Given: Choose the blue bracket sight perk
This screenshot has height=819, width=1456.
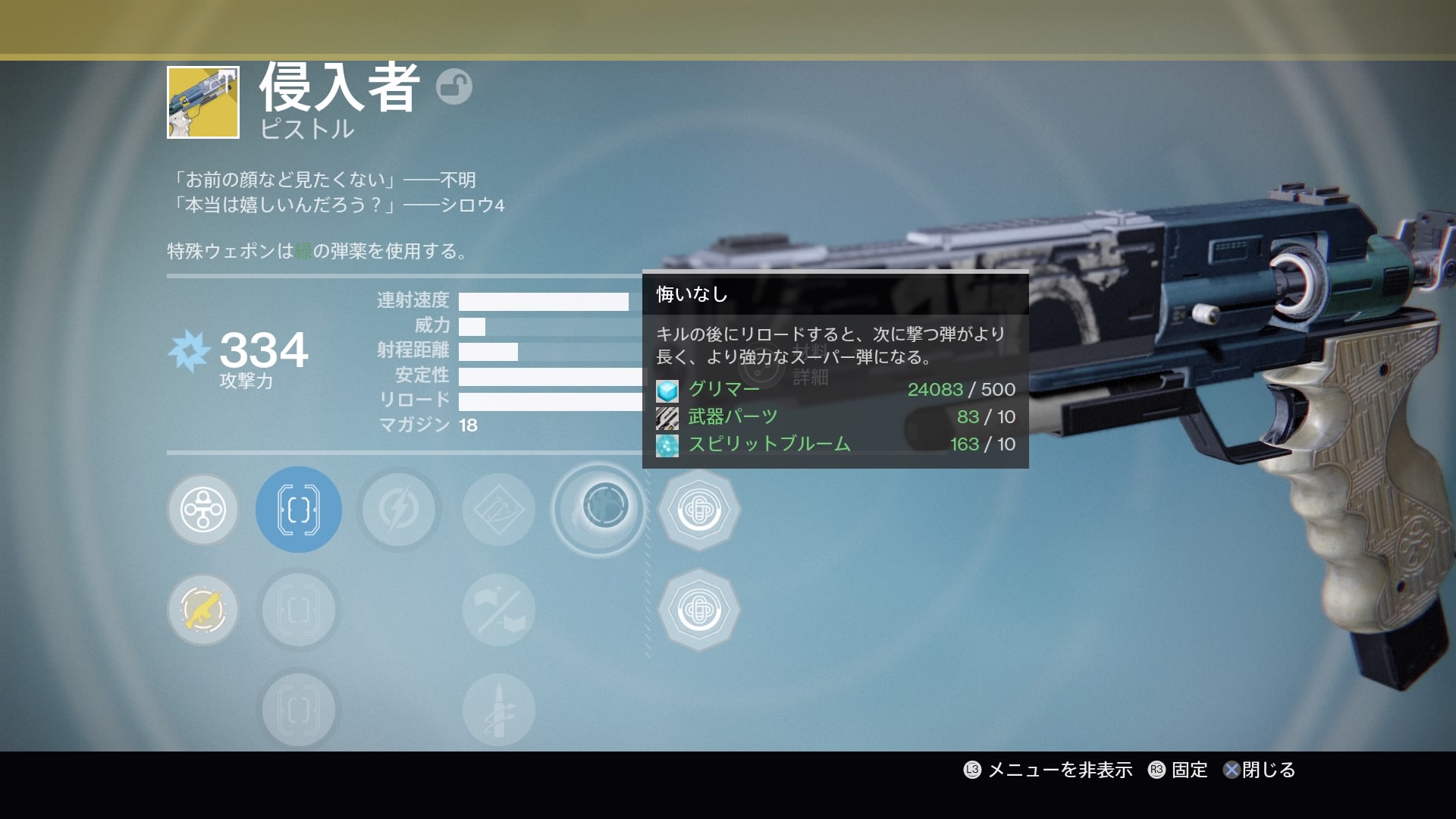Looking at the screenshot, I should click(299, 510).
